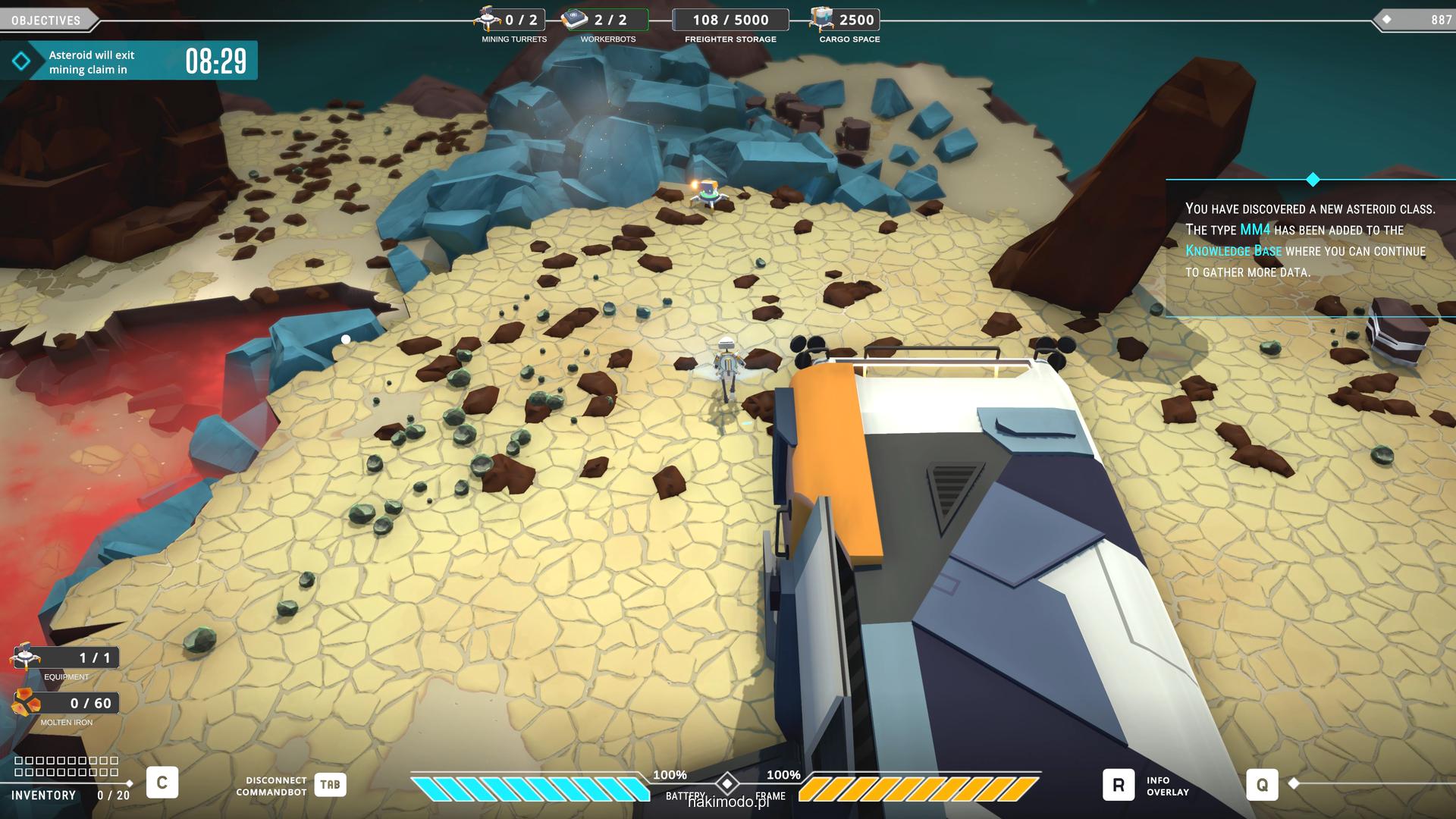Open the Objectives panel header
Image resolution: width=1456 pixels, height=819 pixels.
click(46, 20)
